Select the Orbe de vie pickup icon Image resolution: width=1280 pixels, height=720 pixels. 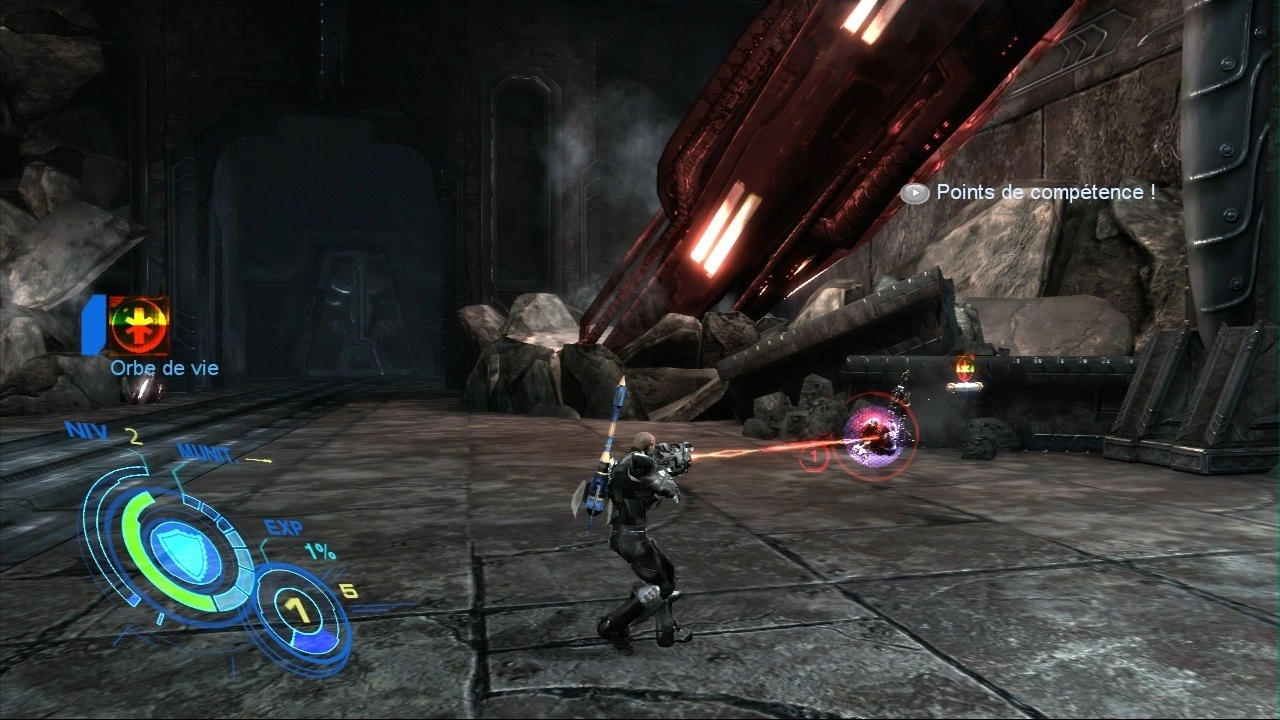pos(139,326)
